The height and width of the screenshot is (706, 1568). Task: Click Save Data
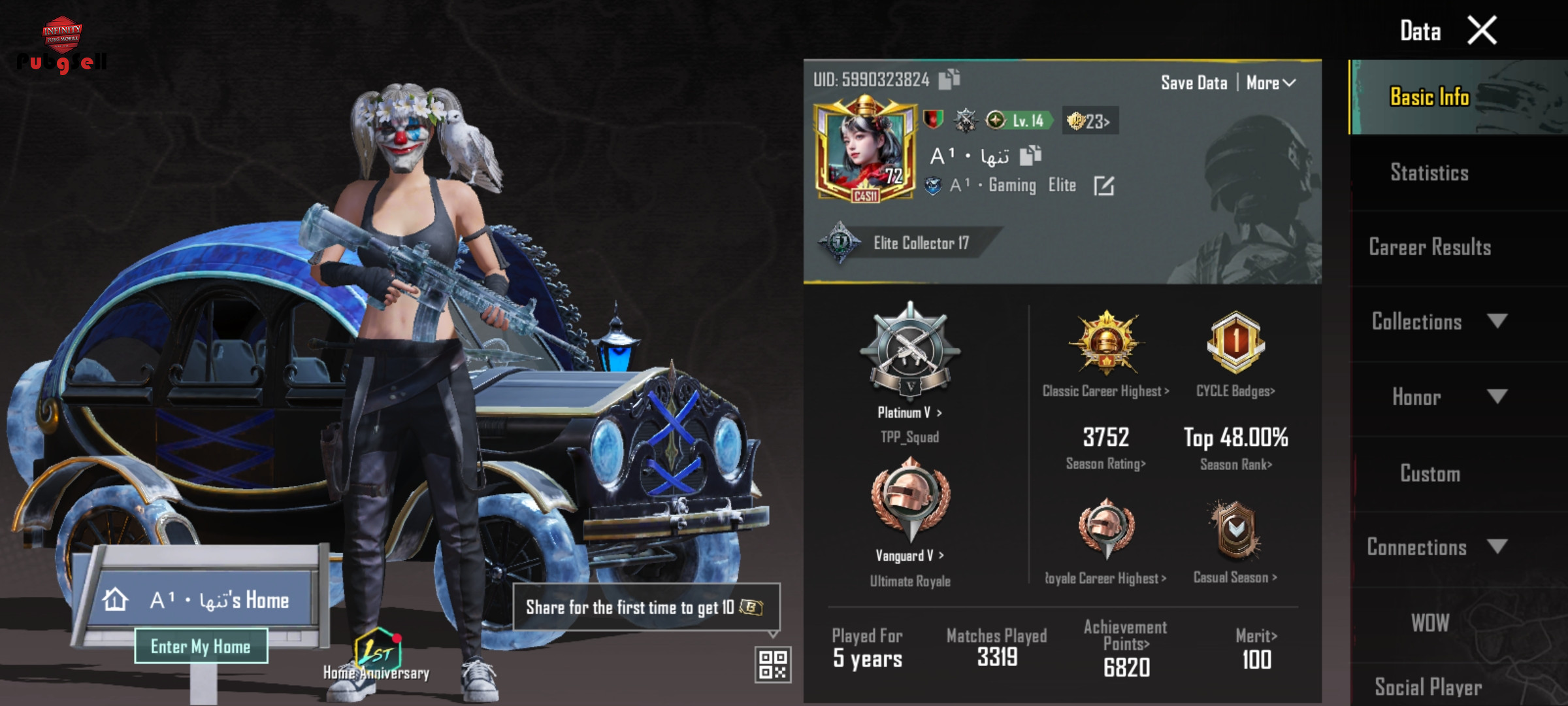click(x=1194, y=83)
